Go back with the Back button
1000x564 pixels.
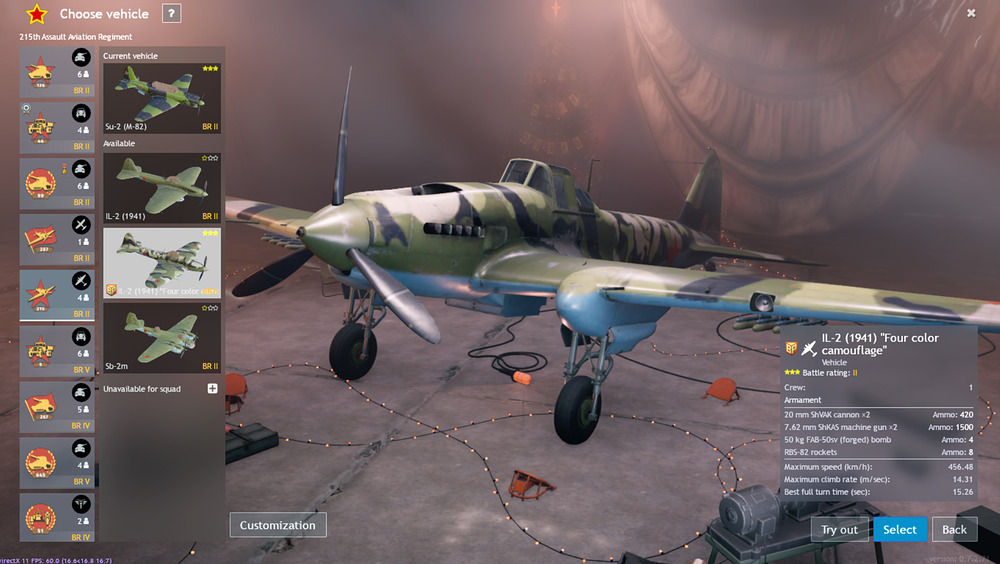954,529
